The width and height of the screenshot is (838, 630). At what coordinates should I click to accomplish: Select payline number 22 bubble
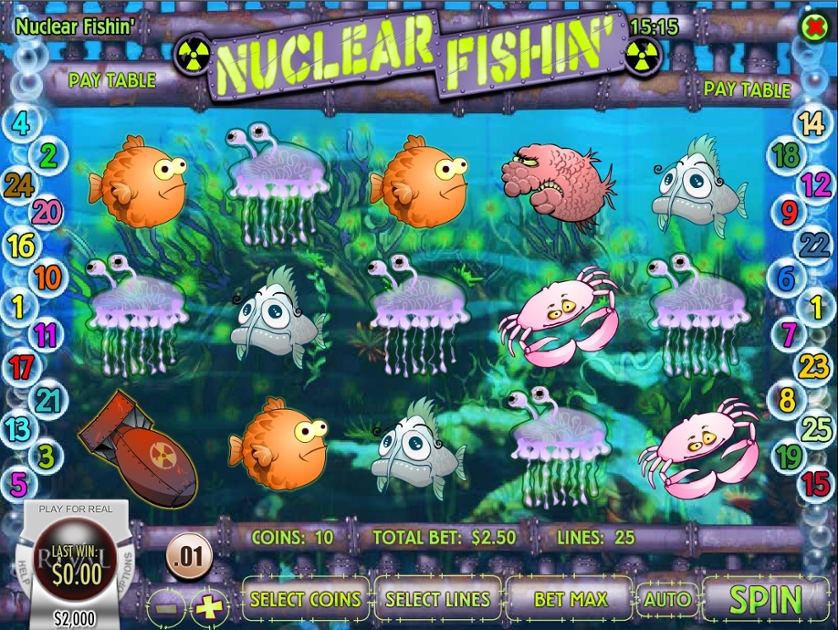[815, 243]
